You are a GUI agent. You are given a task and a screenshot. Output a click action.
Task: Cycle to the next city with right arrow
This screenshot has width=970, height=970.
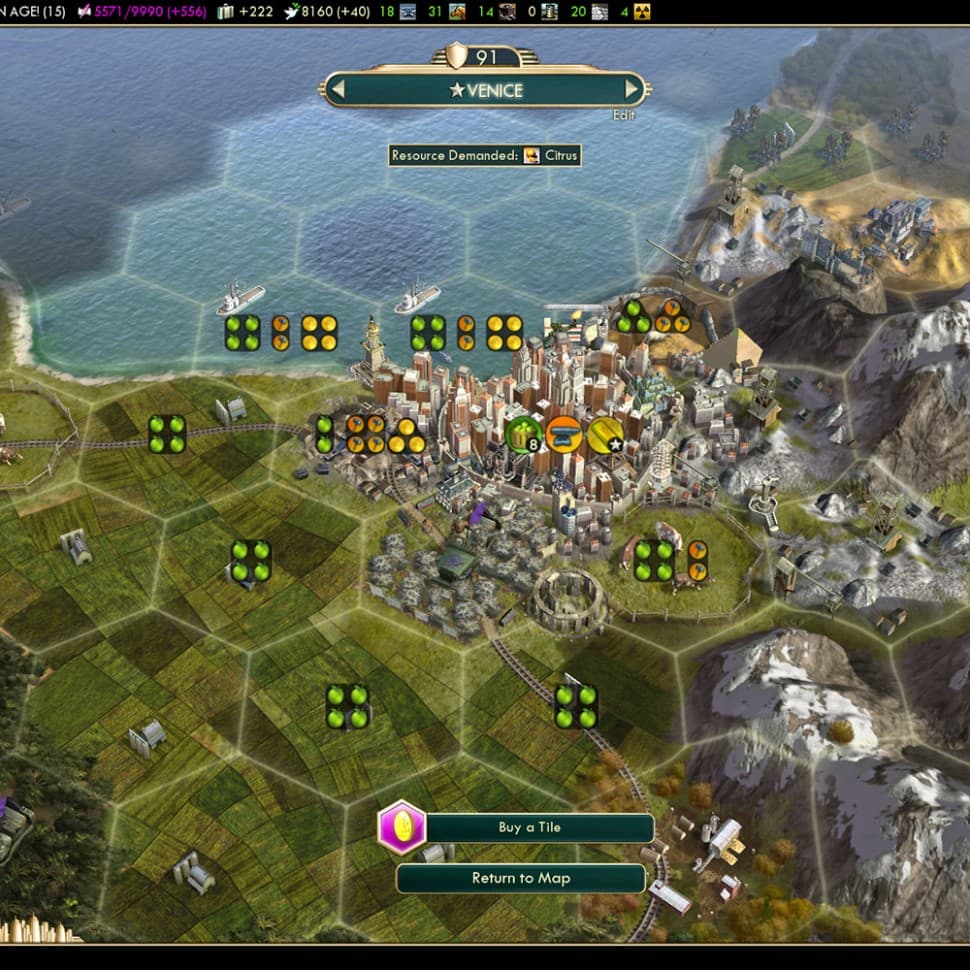coord(631,90)
